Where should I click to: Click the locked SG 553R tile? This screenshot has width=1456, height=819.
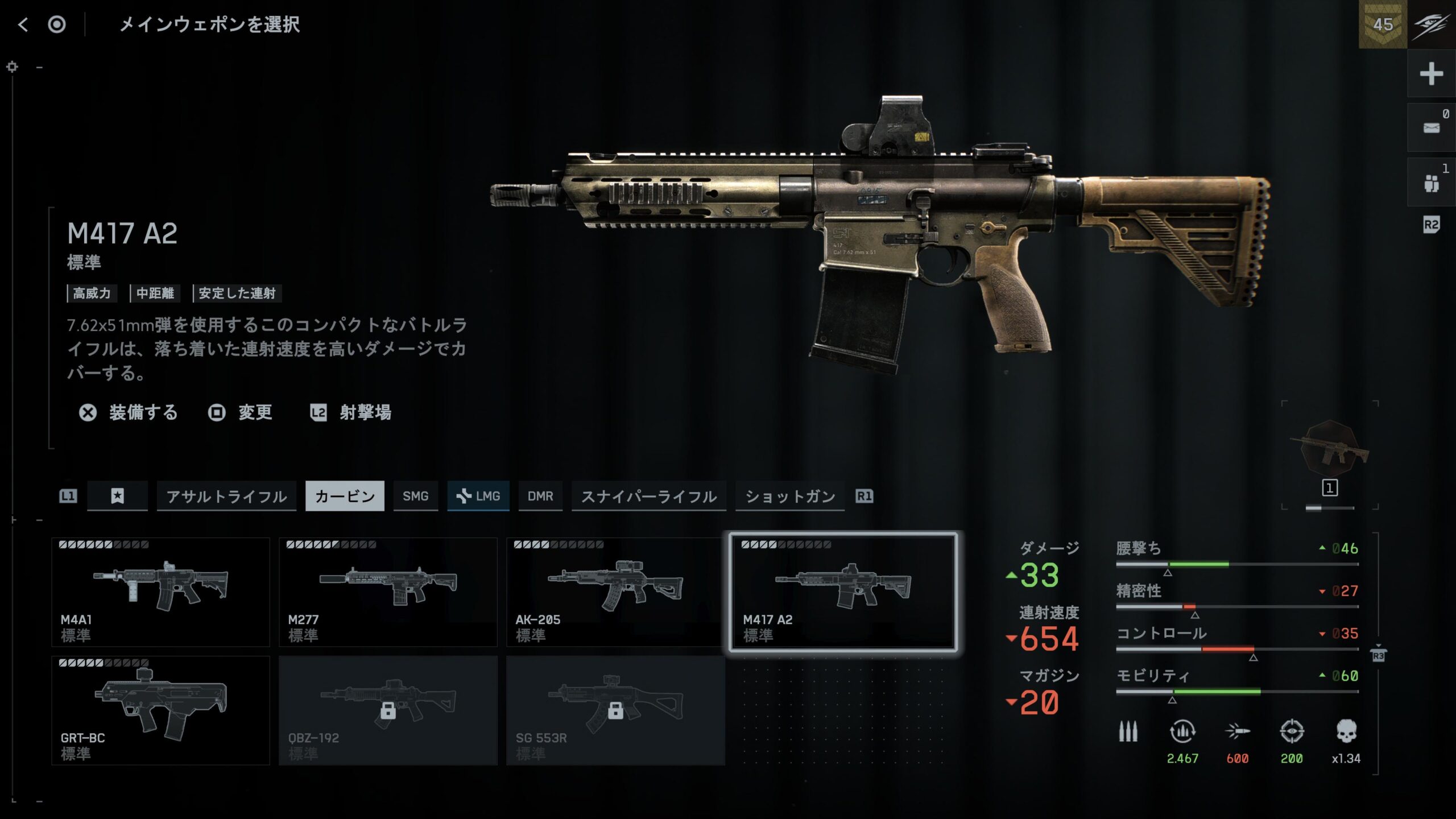tap(615, 710)
